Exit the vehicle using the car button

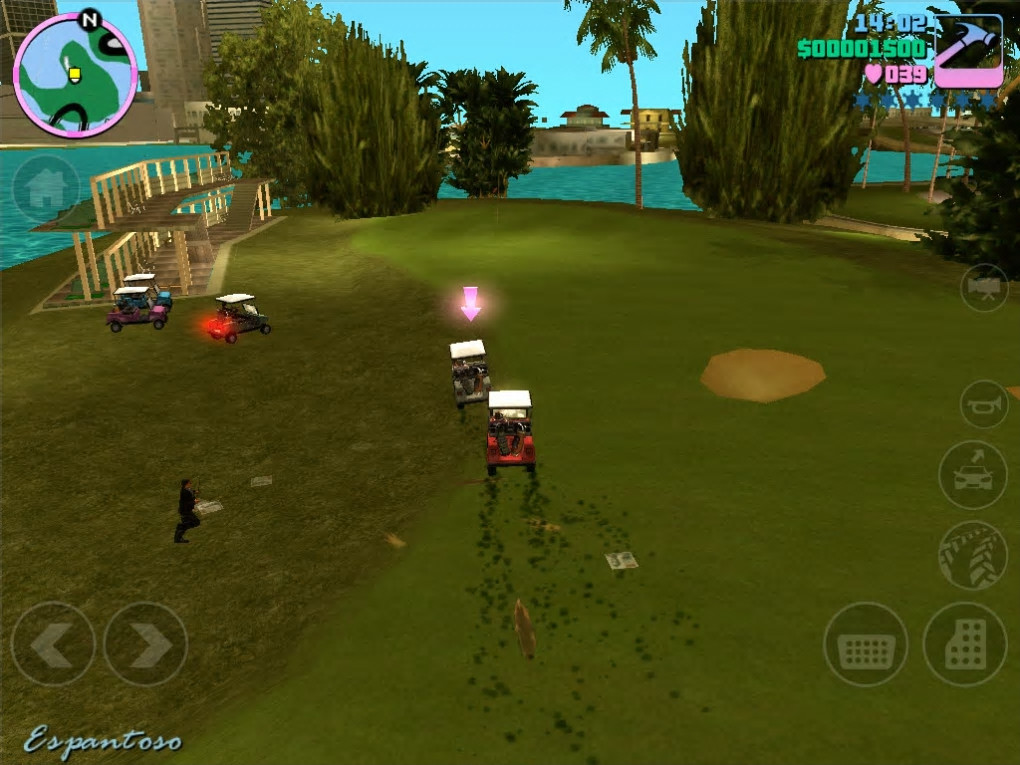pyautogui.click(x=972, y=475)
